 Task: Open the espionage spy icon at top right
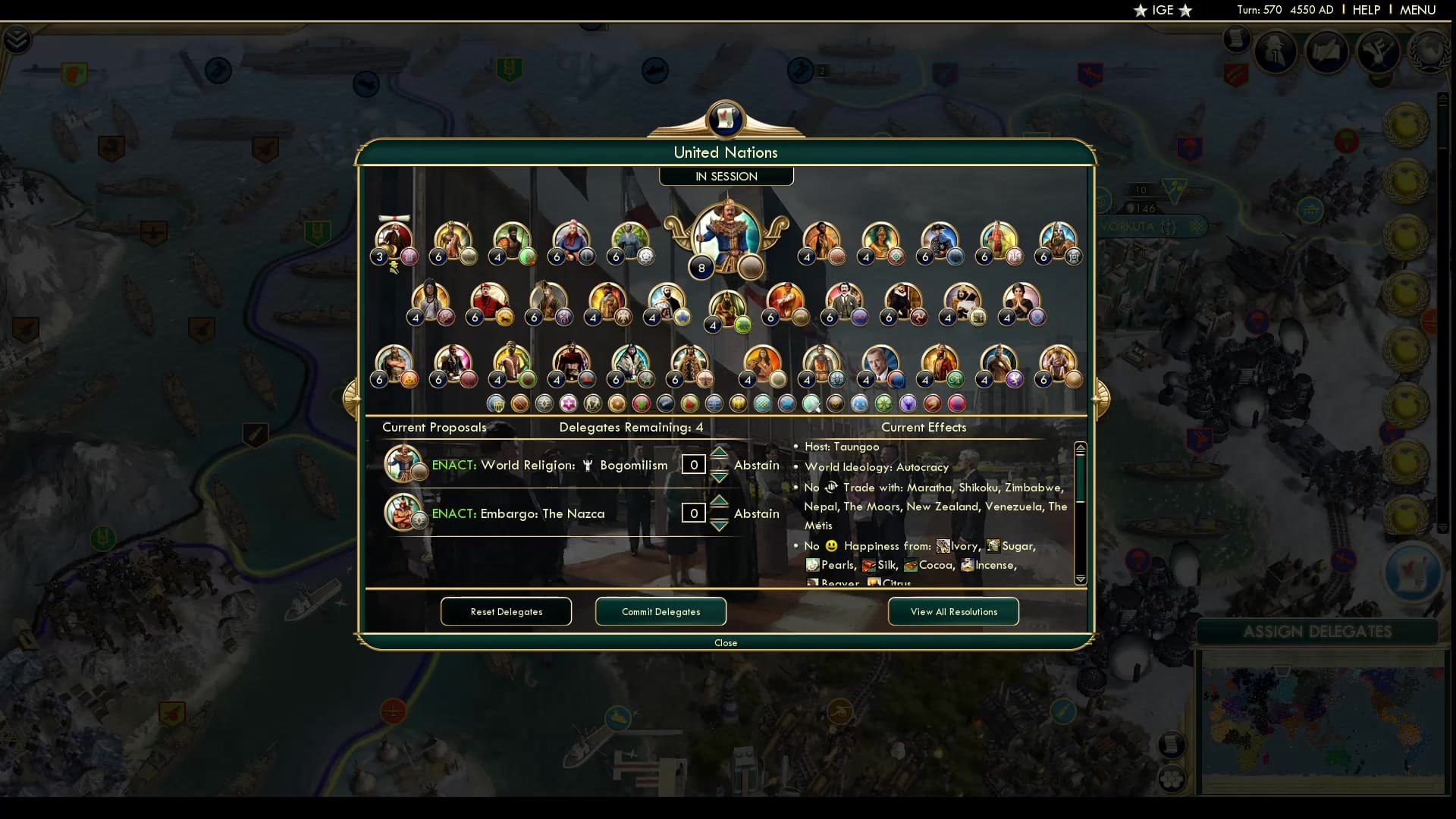point(1276,50)
